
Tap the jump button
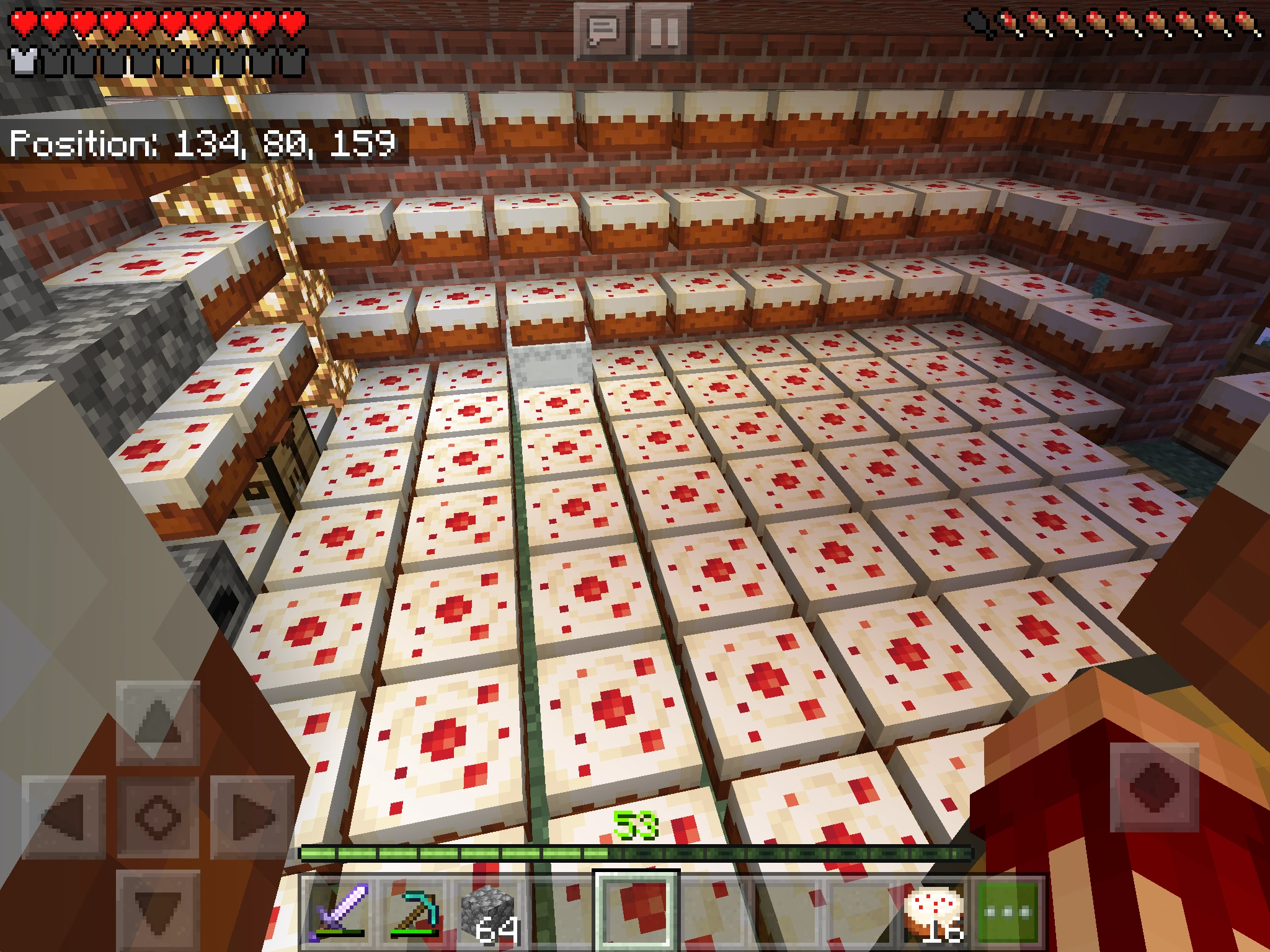tap(1153, 787)
